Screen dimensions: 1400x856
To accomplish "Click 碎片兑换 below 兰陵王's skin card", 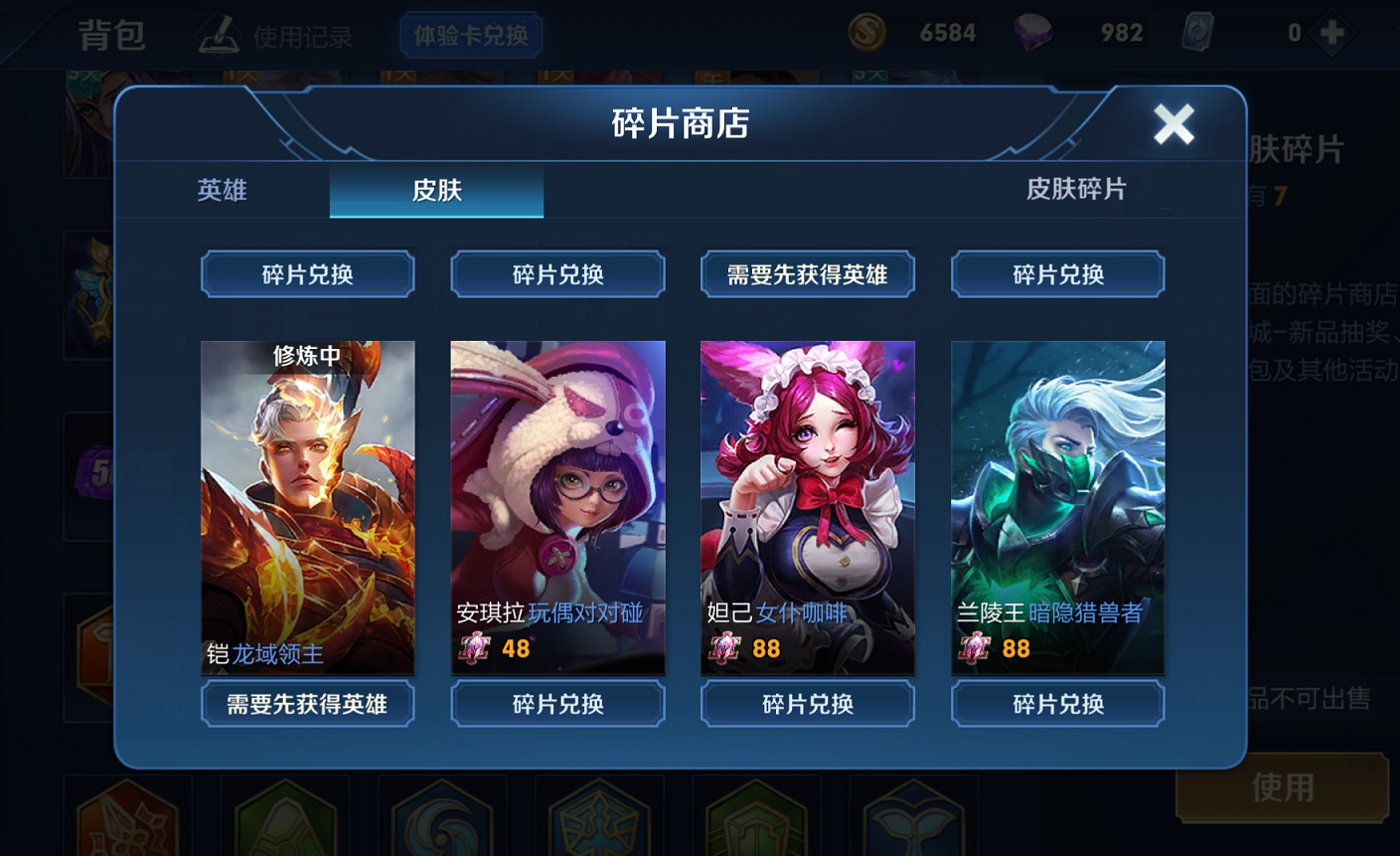I will (1056, 704).
